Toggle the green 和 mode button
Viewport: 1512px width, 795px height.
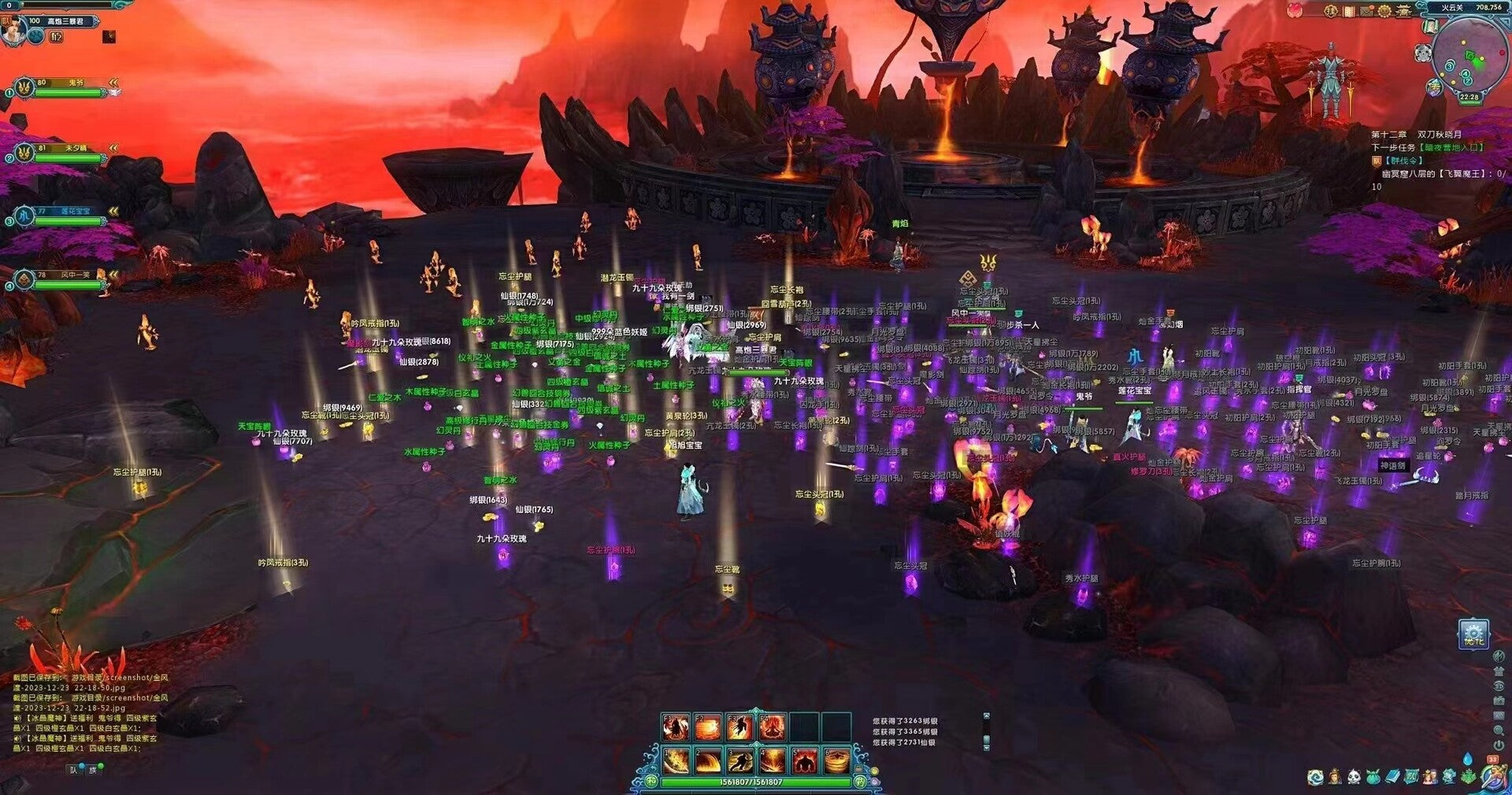click(651, 782)
